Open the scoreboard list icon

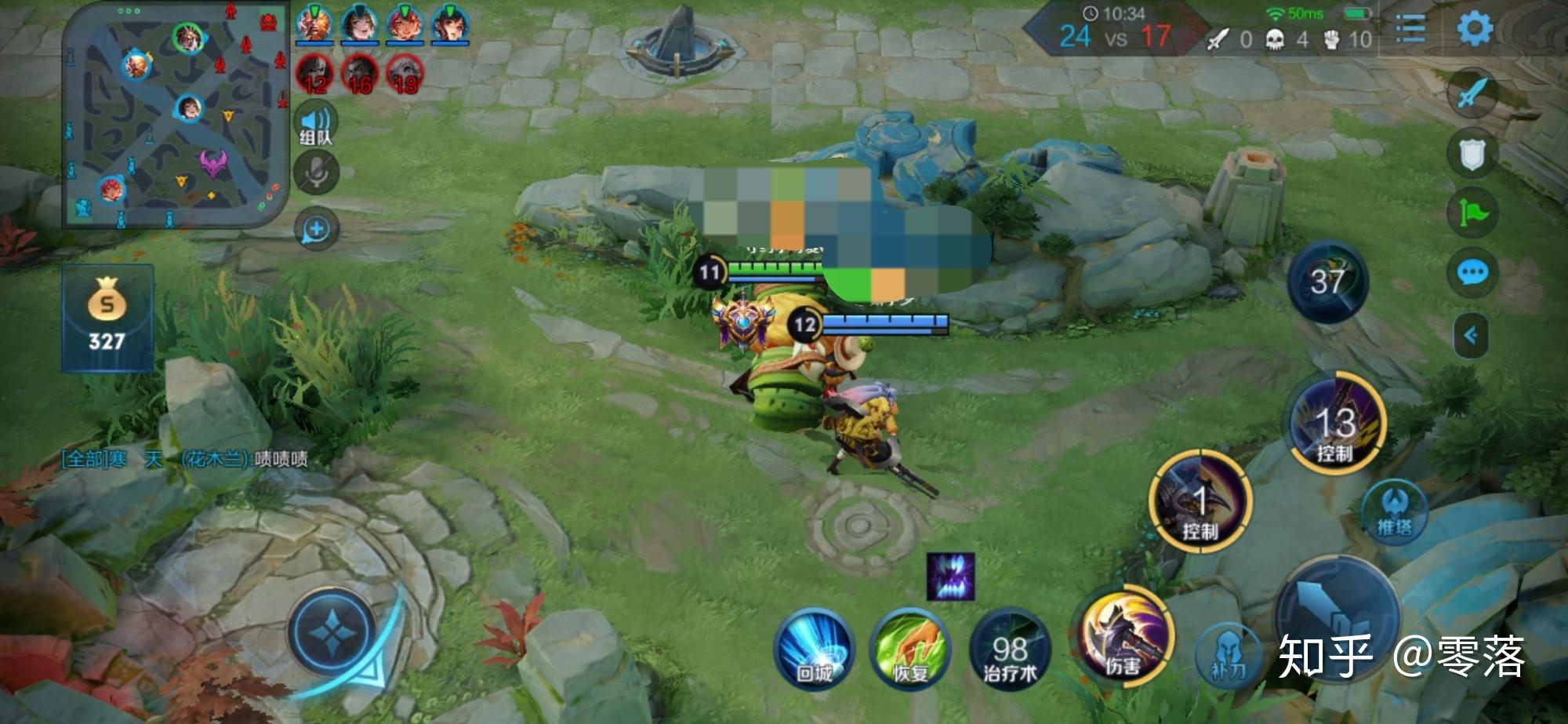[x=1409, y=31]
